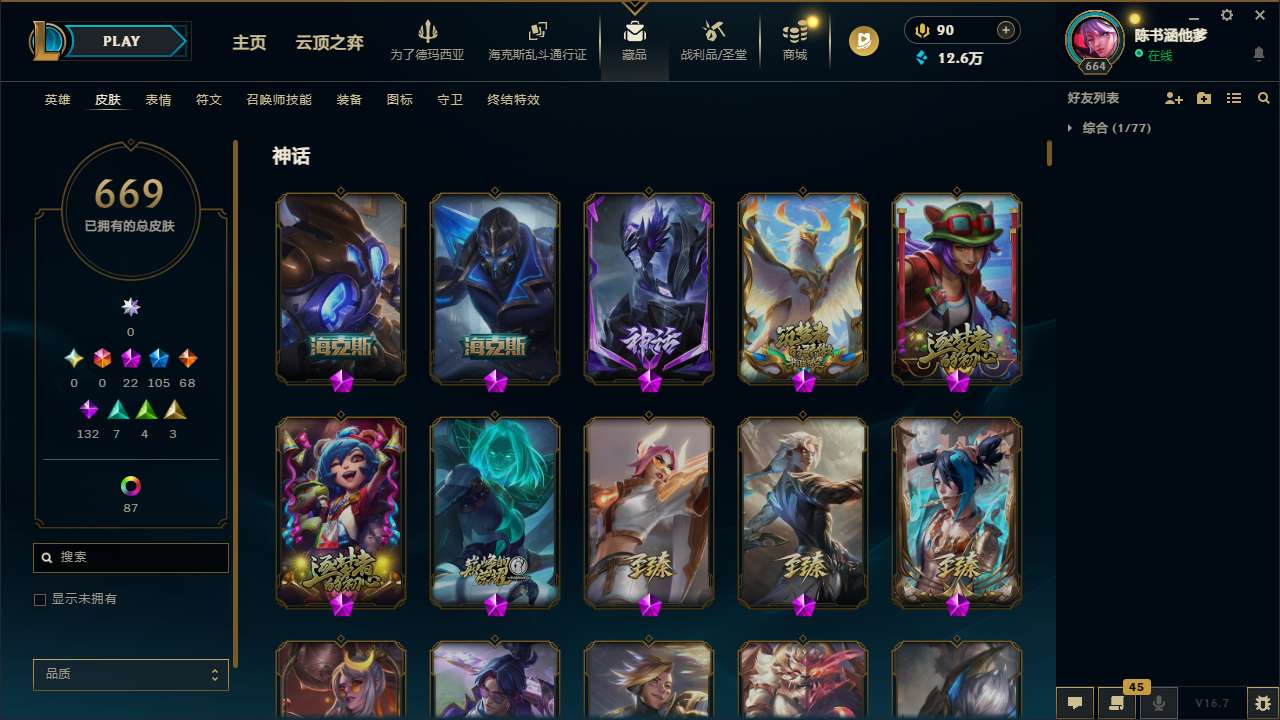Open the 品质 quality dropdown
This screenshot has width=1280, height=720.
(130, 674)
